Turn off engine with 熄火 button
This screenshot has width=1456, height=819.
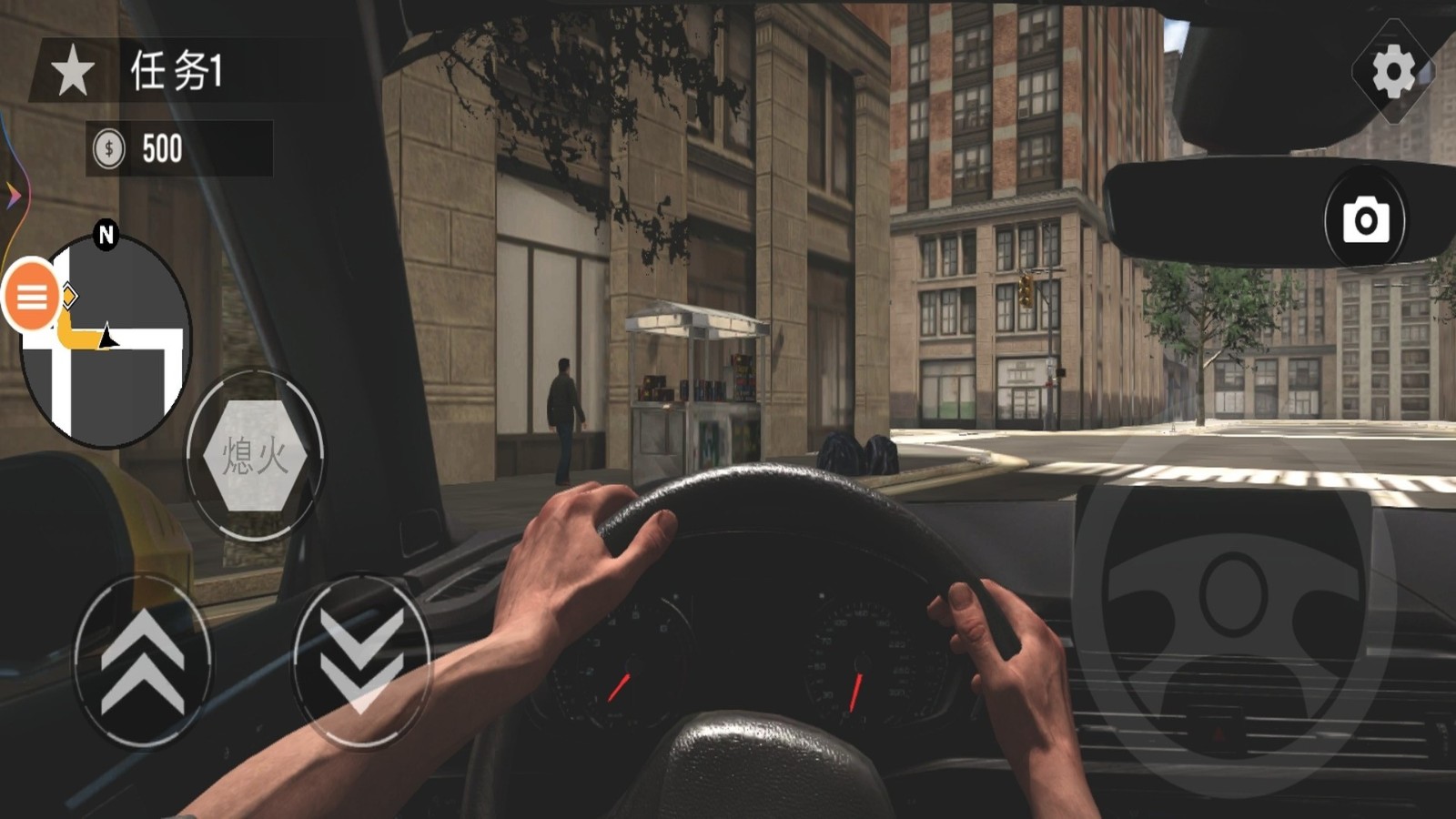[x=255, y=454]
